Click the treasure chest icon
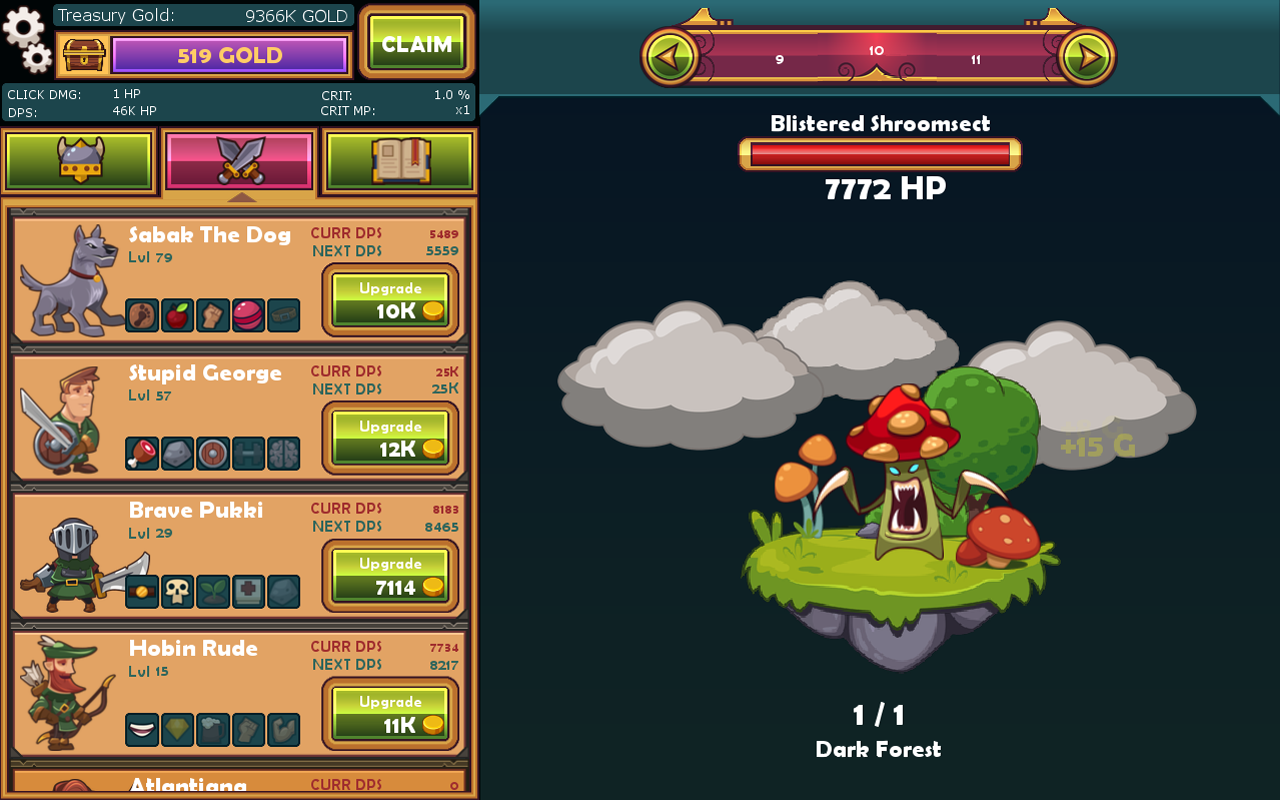The width and height of the screenshot is (1280, 800). click(84, 55)
